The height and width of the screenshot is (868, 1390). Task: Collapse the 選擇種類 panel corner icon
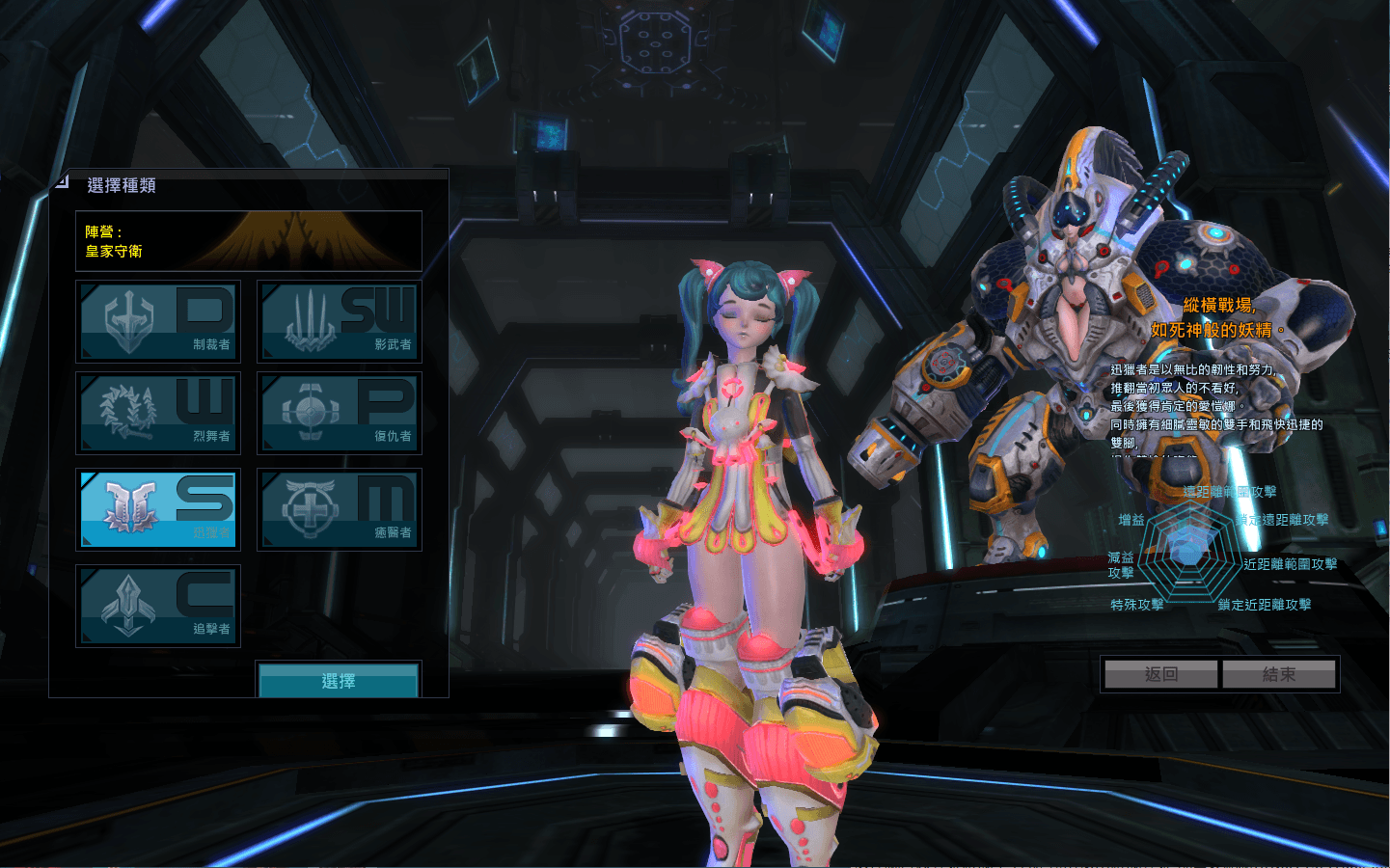(x=62, y=180)
